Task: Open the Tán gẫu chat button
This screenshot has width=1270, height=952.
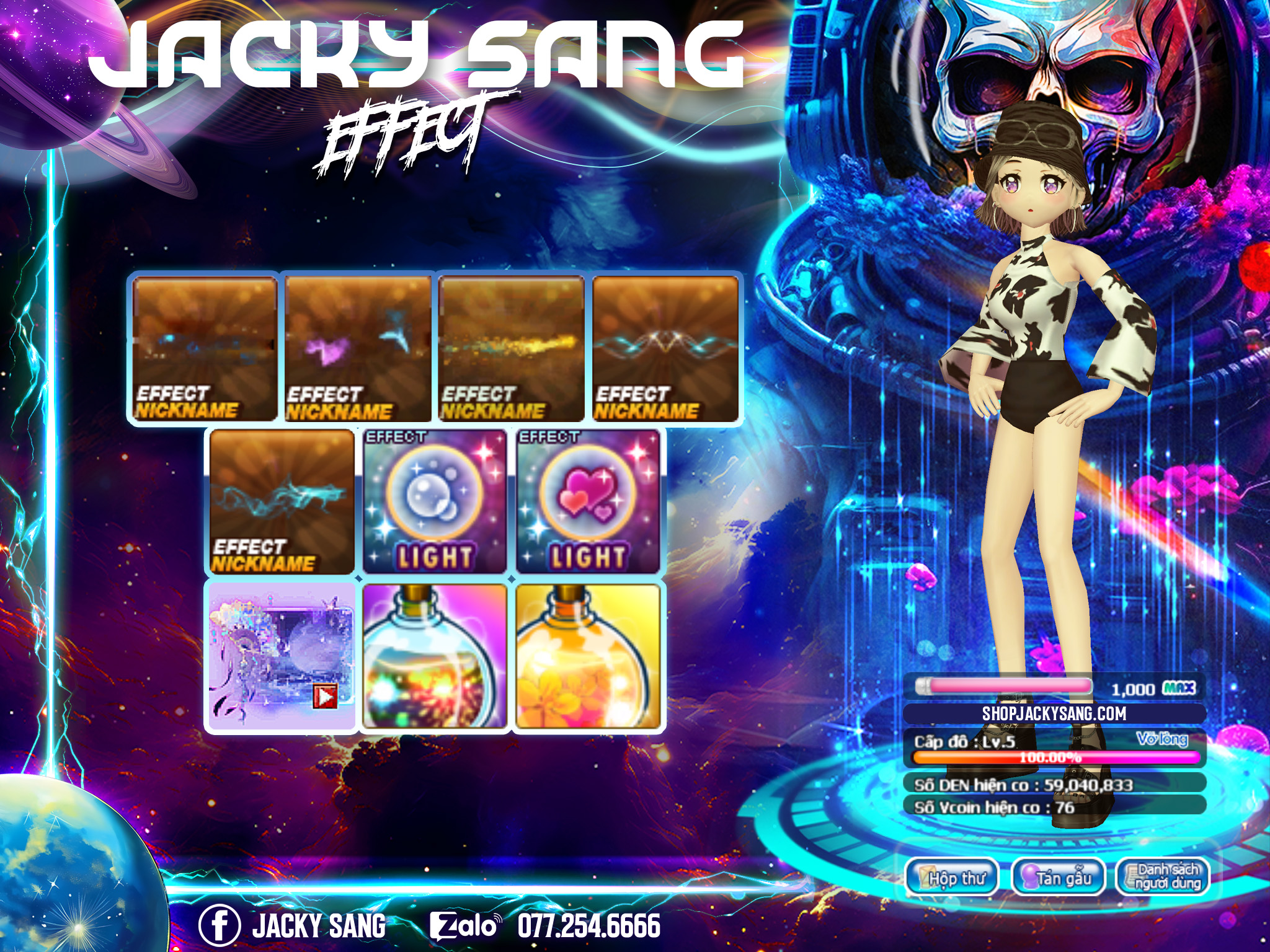Action: tap(1059, 877)
